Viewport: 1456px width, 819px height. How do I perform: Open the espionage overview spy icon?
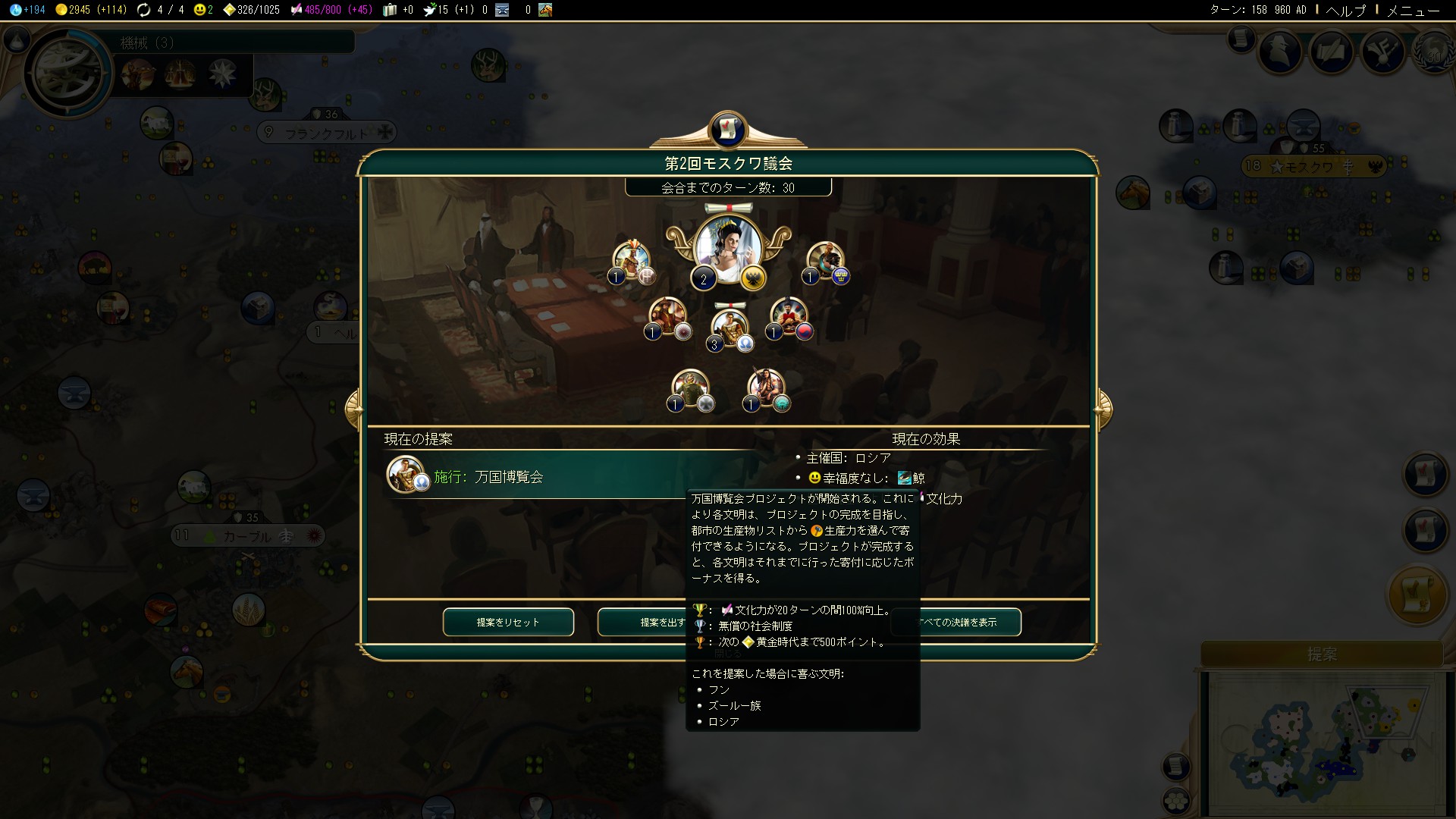coord(1280,52)
